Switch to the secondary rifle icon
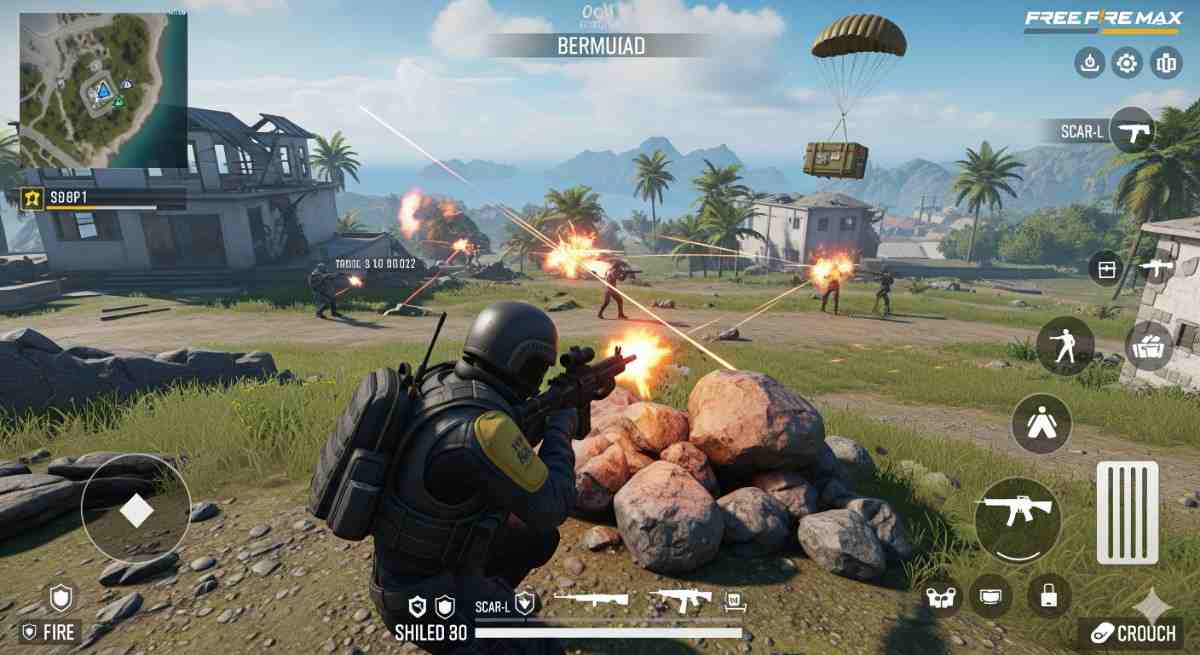Image resolution: width=1200 pixels, height=655 pixels. 1155,268
